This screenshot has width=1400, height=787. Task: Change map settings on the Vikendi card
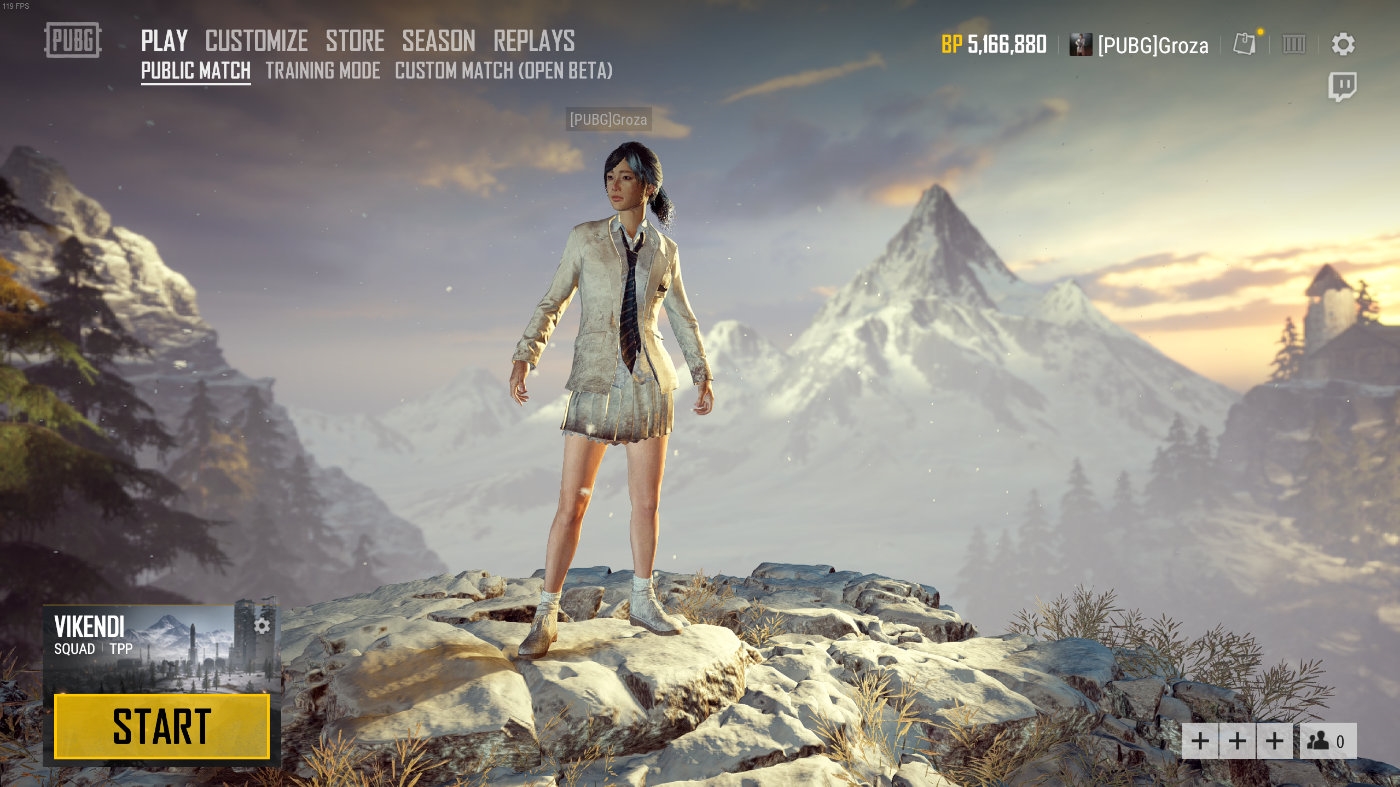[262, 626]
